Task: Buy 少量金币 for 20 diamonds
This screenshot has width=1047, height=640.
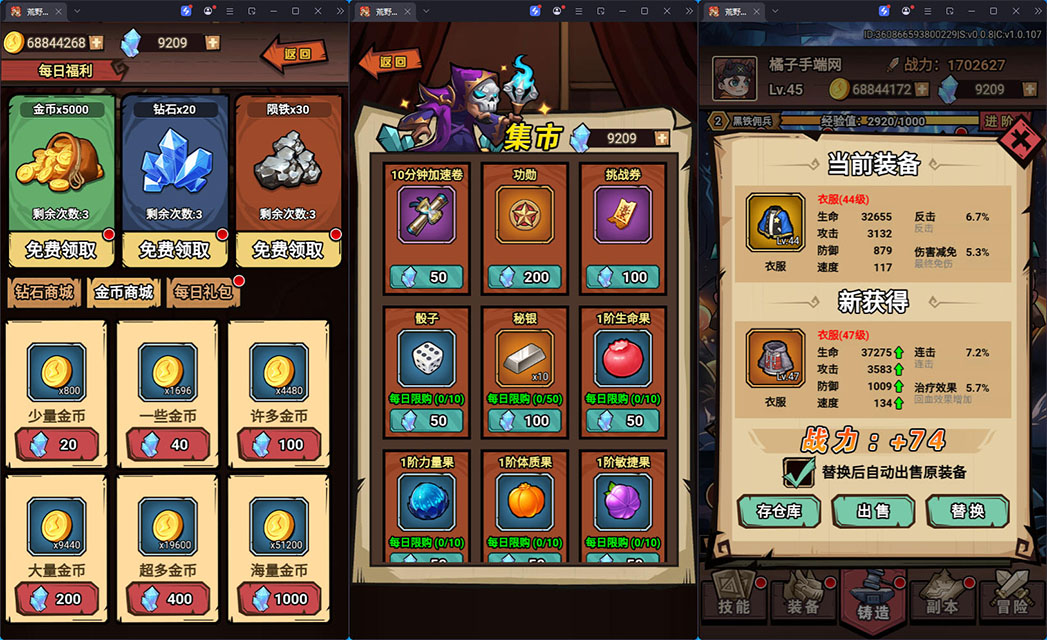Action: [x=57, y=444]
